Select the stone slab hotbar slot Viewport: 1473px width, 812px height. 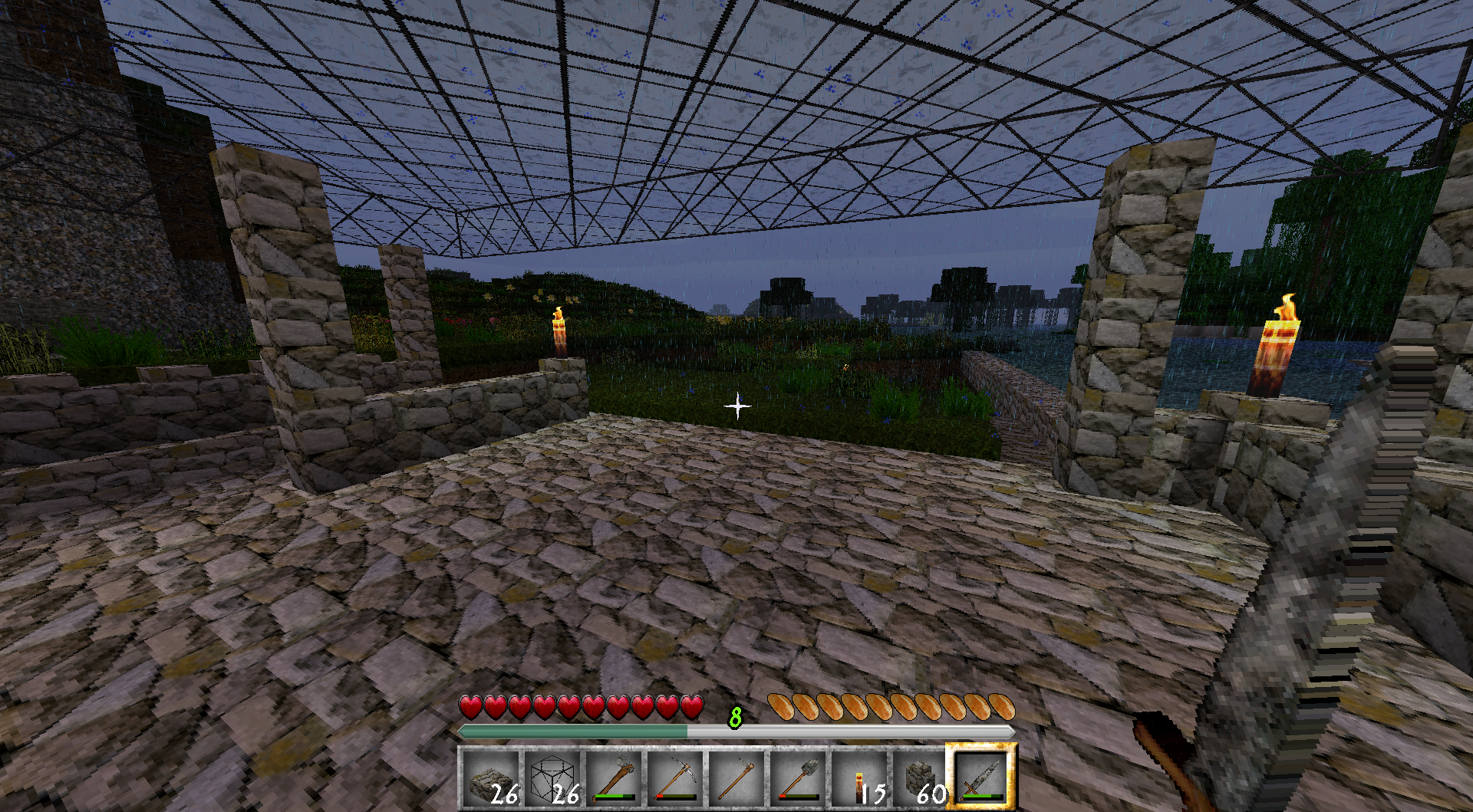491,778
